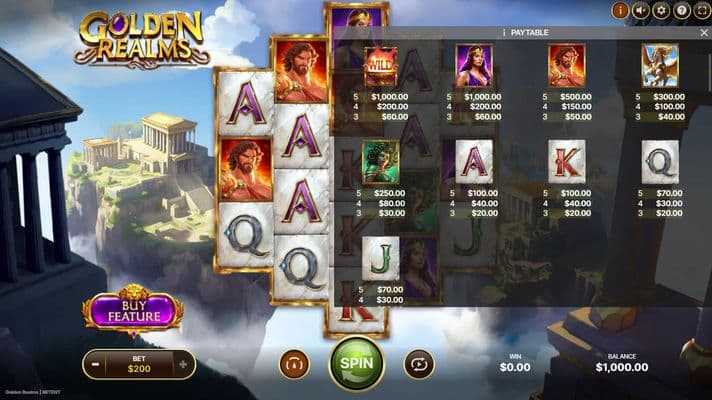Spin the reels with the green SPIN button
The image size is (712, 400).
click(x=356, y=362)
